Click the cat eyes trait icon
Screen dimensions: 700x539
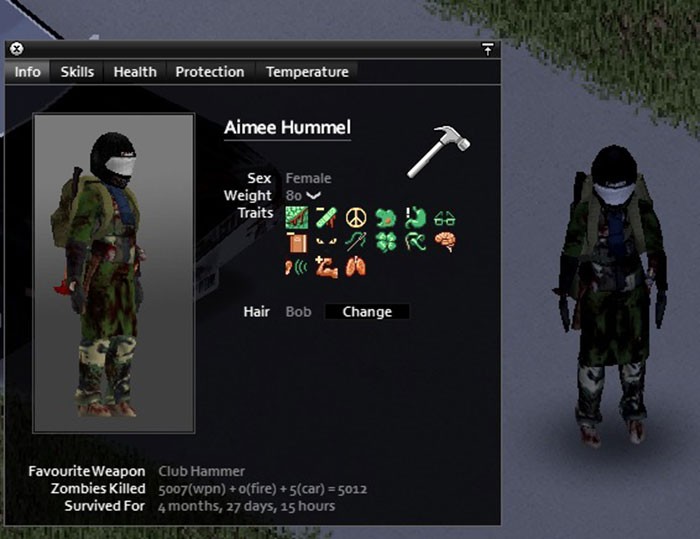325,242
